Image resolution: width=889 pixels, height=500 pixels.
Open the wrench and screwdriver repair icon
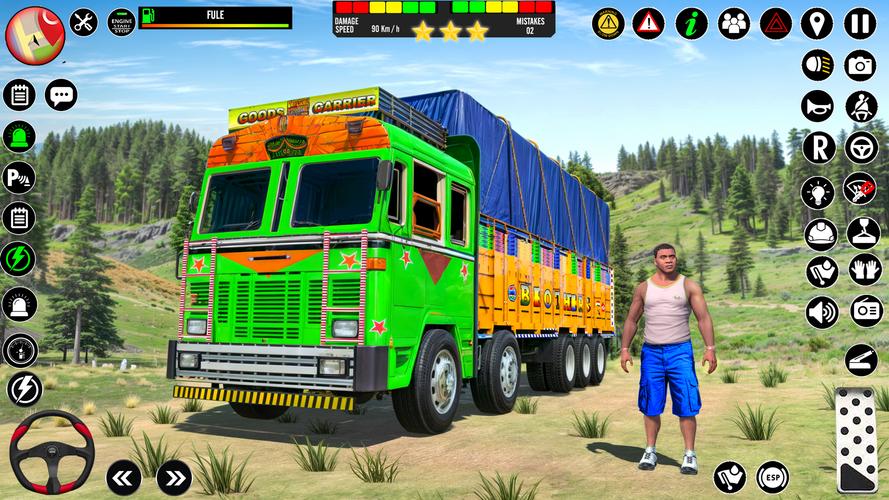point(83,21)
